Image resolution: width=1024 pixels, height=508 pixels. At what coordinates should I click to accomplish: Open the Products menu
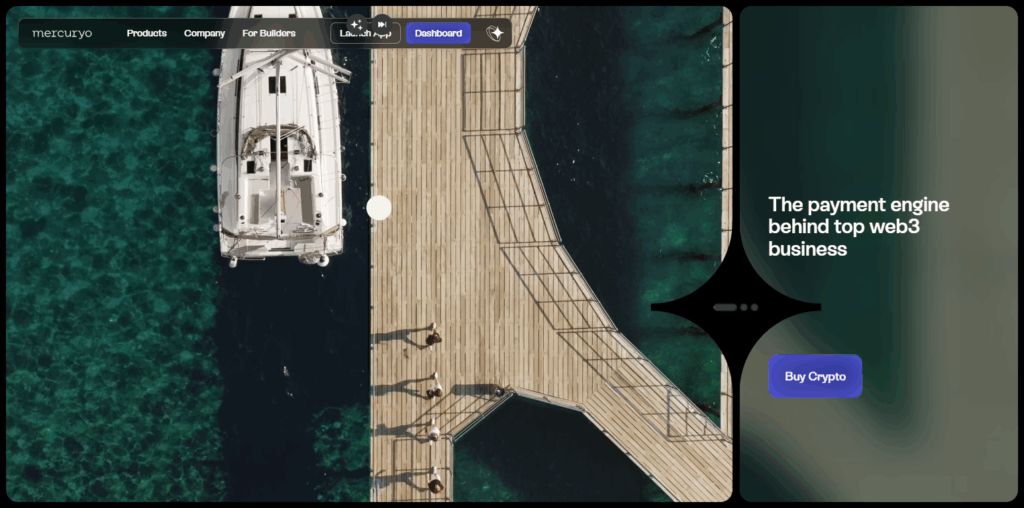point(146,33)
